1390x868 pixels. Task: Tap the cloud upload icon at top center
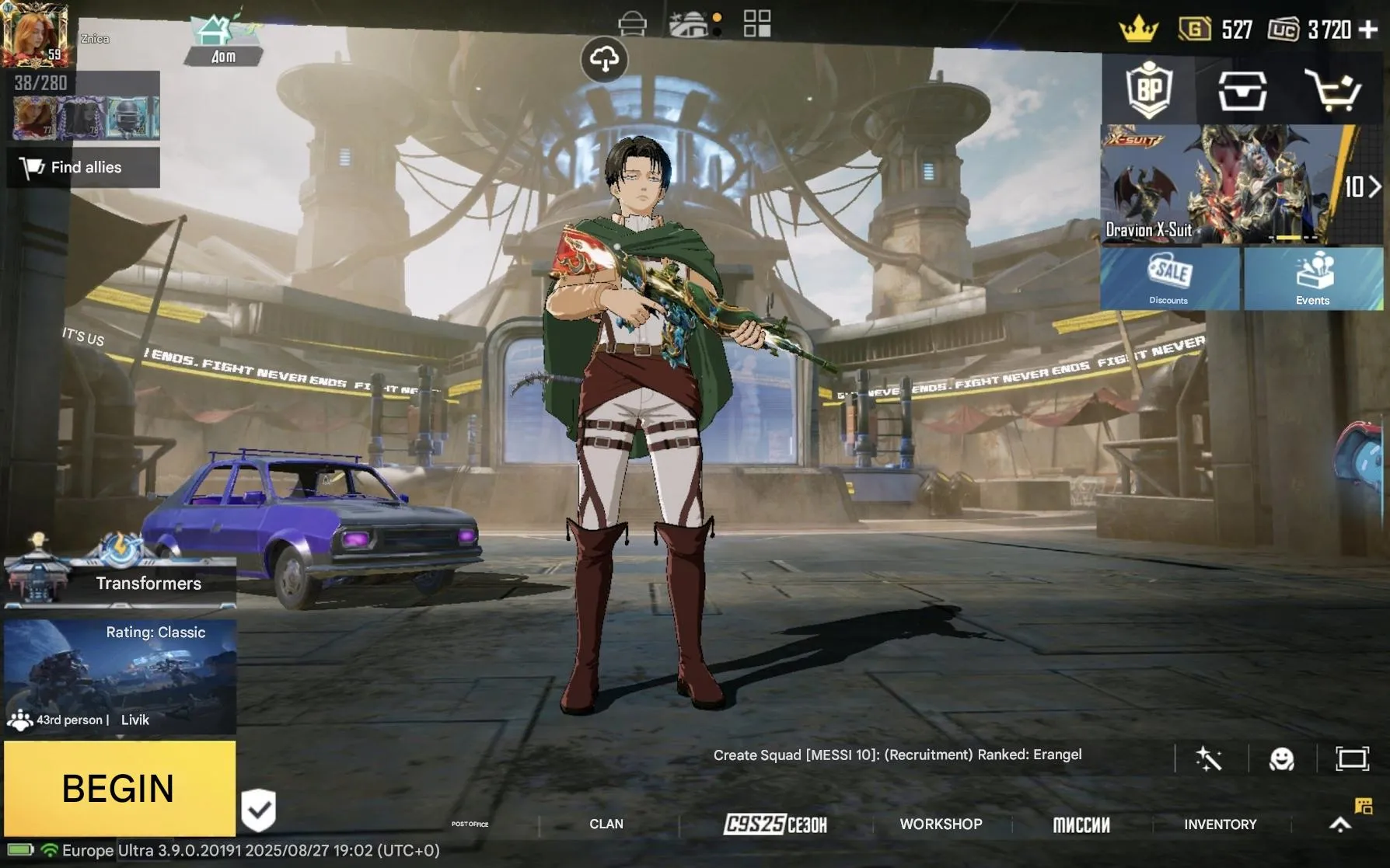(x=605, y=58)
